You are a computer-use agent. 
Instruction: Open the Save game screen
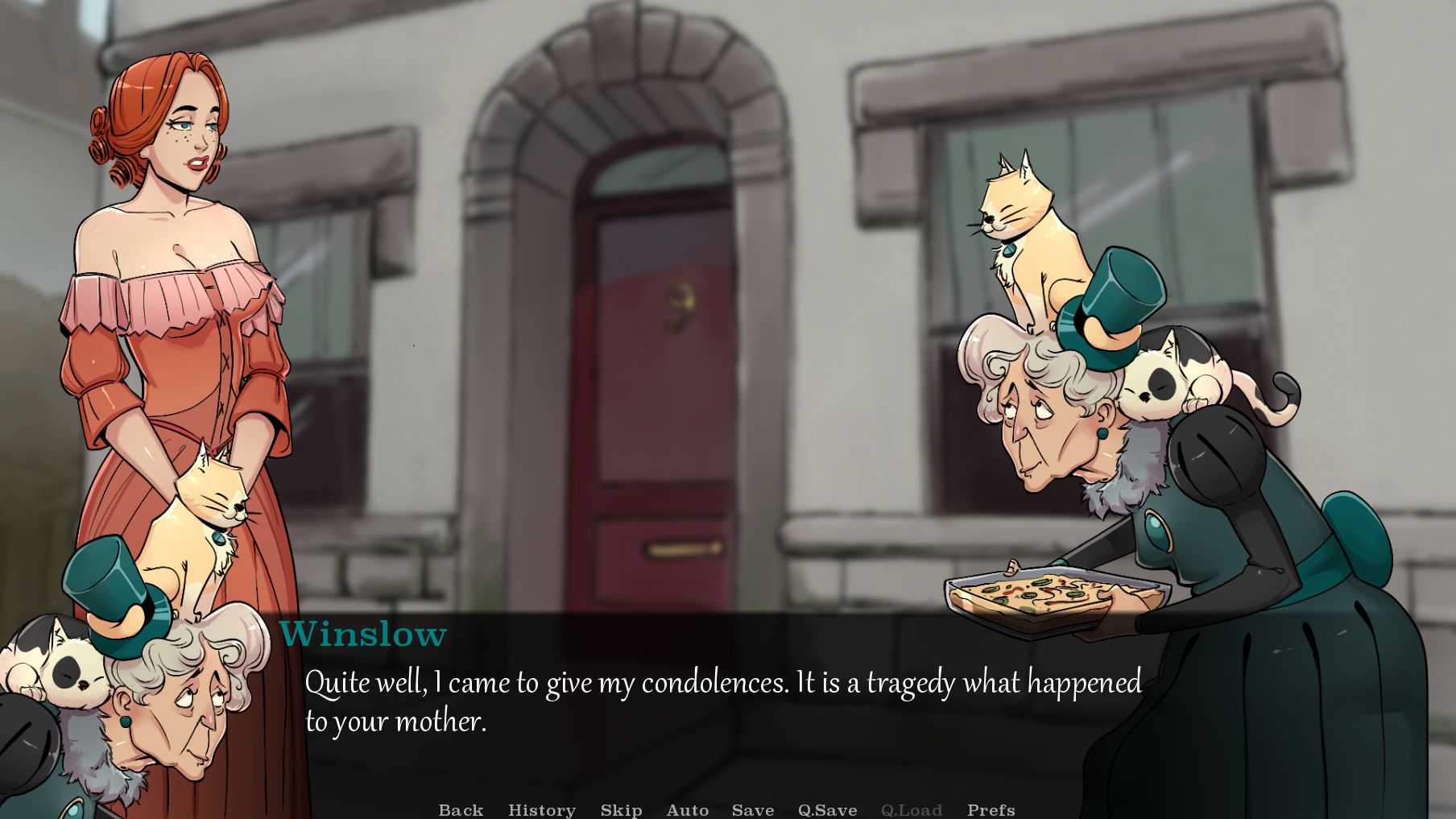(752, 809)
